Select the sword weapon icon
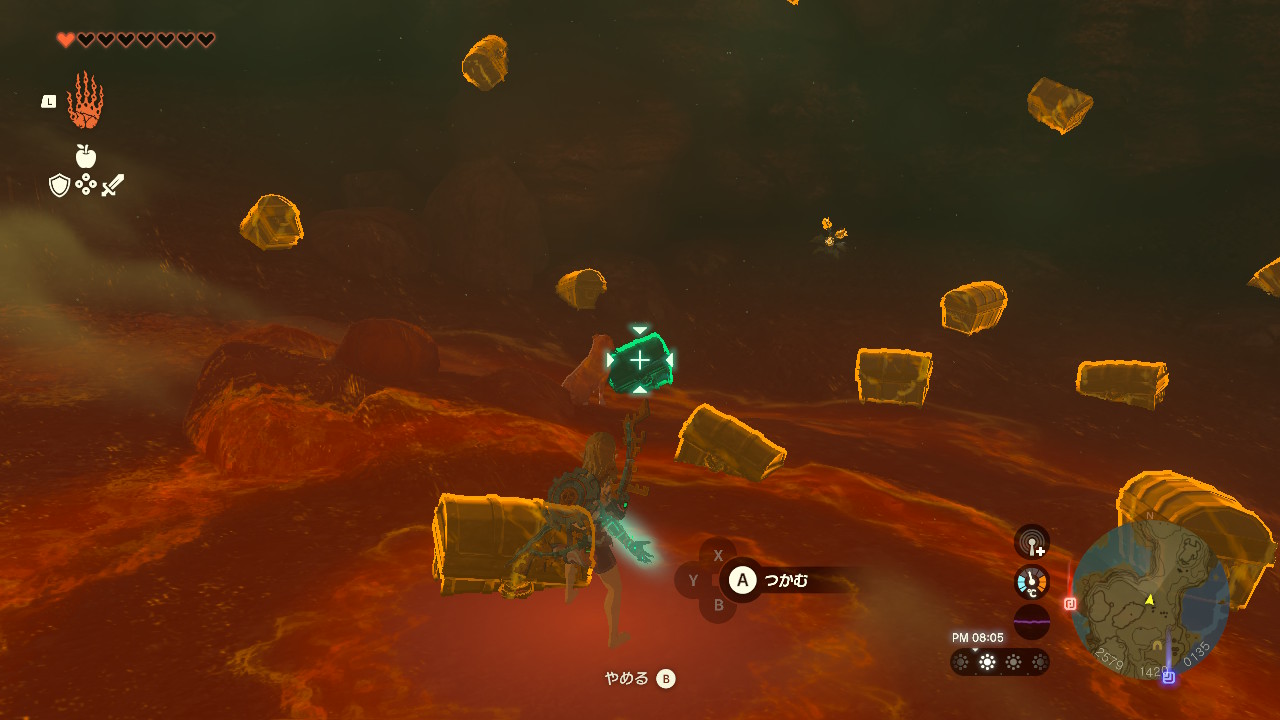 [x=113, y=185]
